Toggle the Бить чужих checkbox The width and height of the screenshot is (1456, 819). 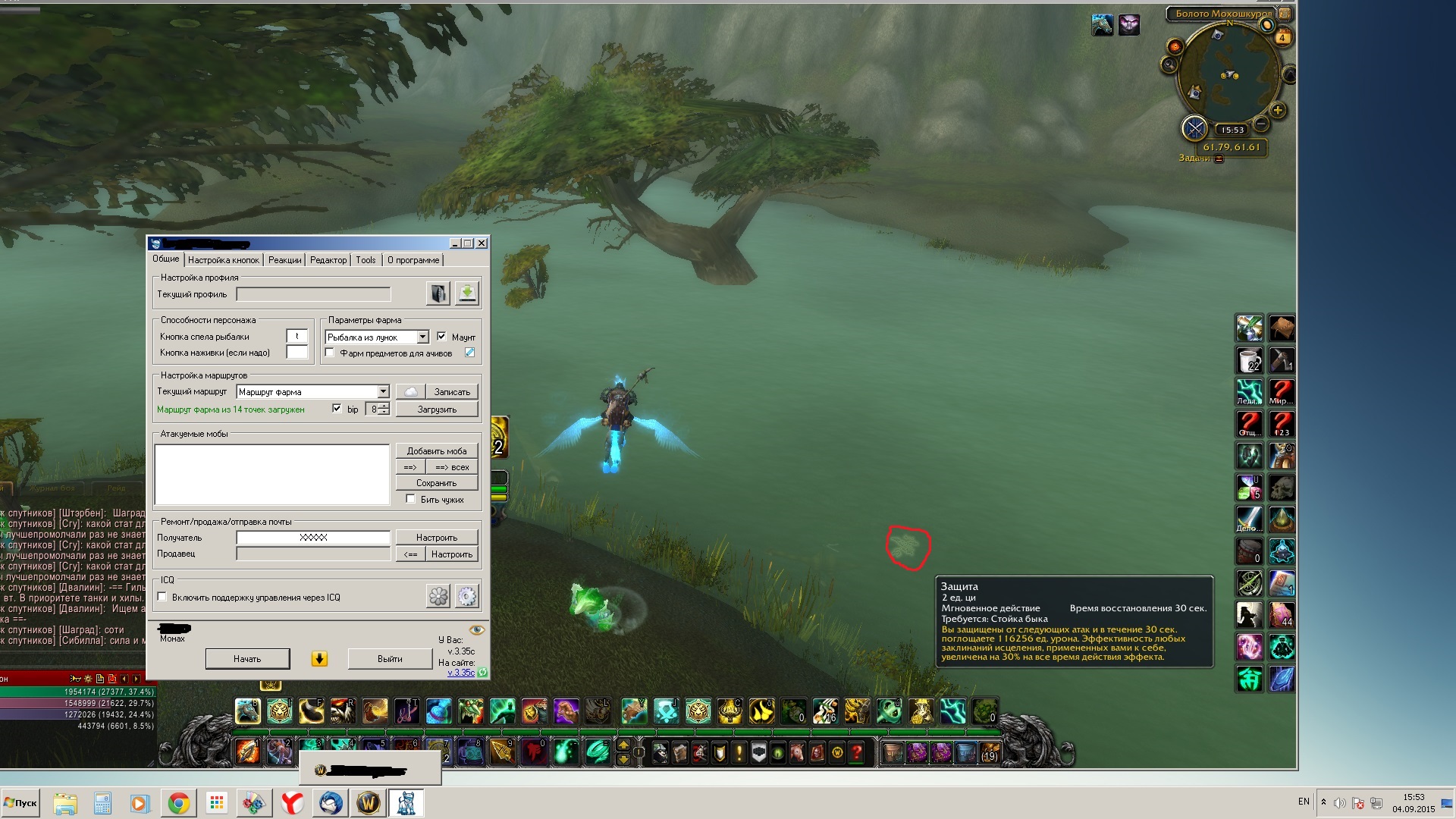(410, 499)
